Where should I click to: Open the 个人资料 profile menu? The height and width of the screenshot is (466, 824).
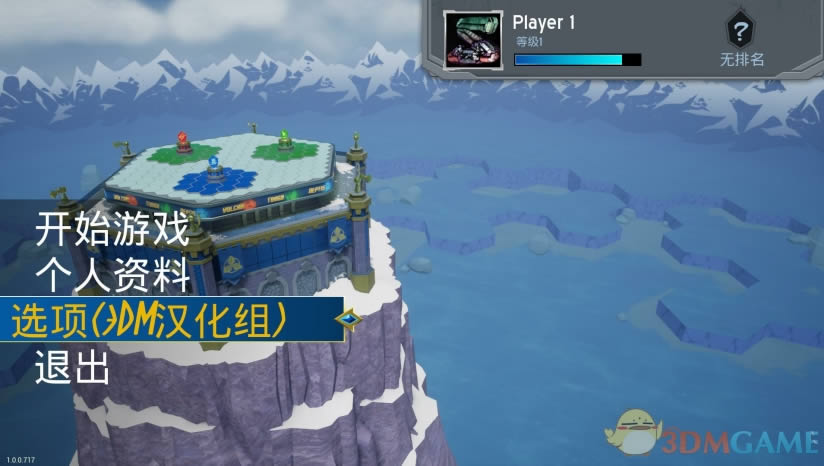[x=111, y=275]
